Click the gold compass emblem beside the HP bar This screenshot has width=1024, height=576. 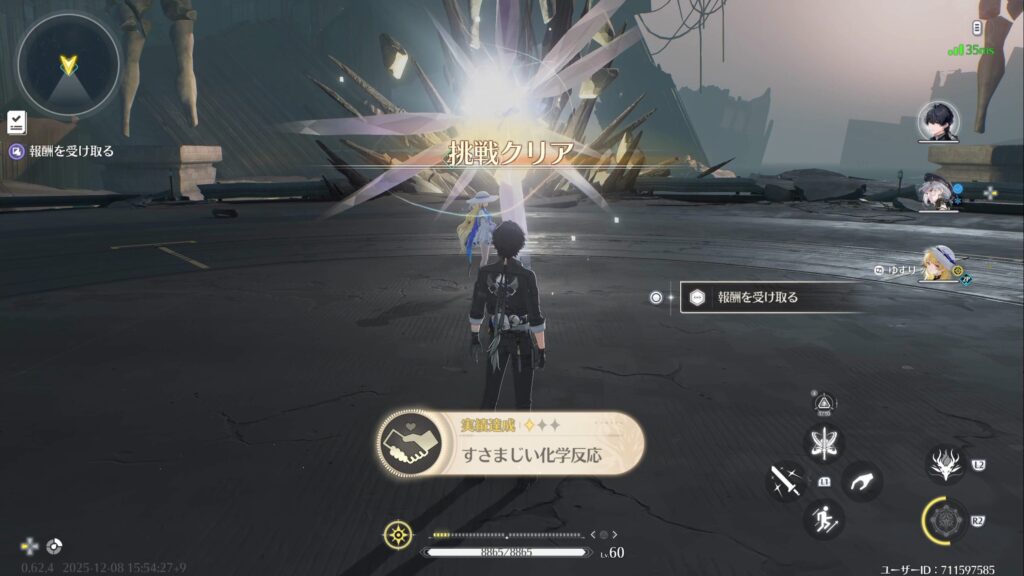pyautogui.click(x=397, y=535)
